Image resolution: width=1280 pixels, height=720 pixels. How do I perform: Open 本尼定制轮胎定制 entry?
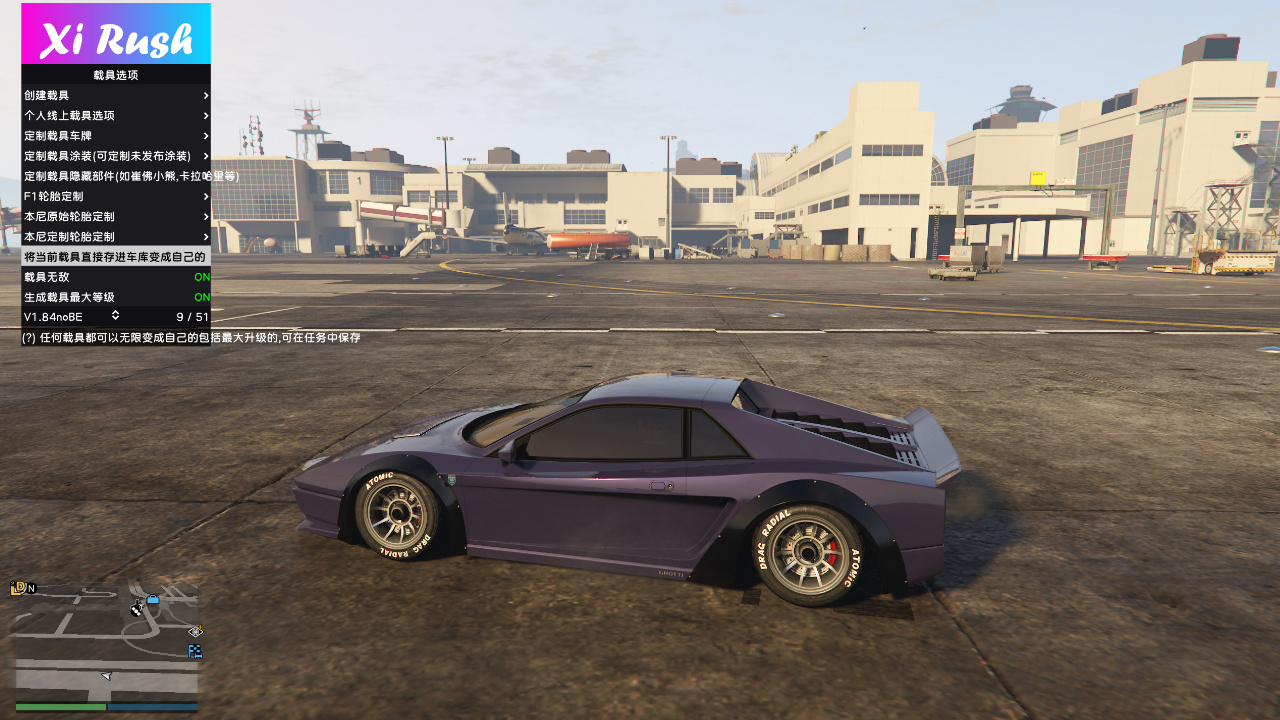115,237
